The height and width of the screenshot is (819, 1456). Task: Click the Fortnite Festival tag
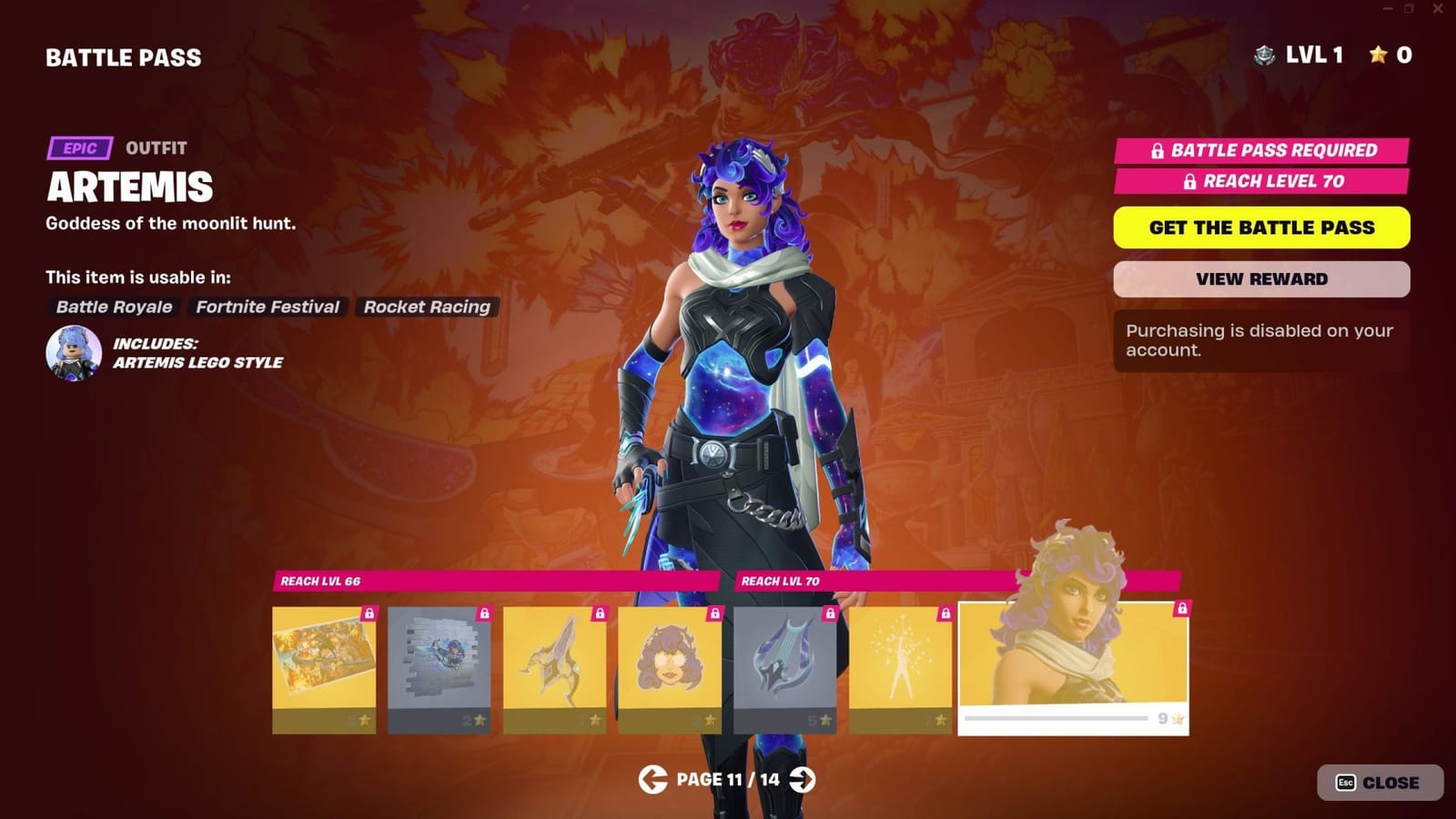pyautogui.click(x=268, y=307)
